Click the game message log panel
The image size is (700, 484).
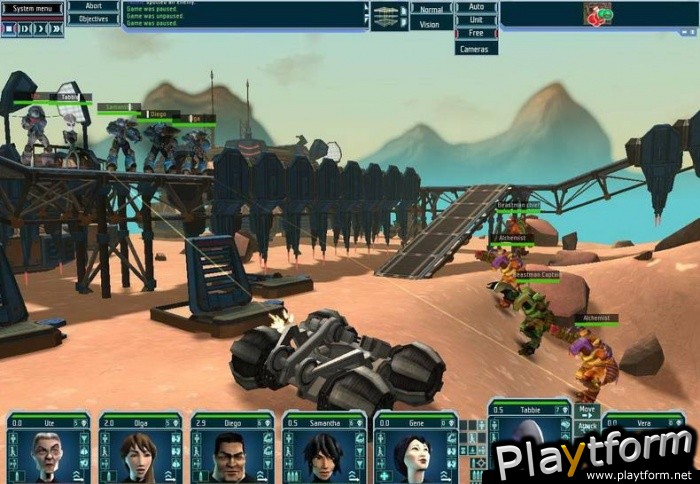coord(245,14)
